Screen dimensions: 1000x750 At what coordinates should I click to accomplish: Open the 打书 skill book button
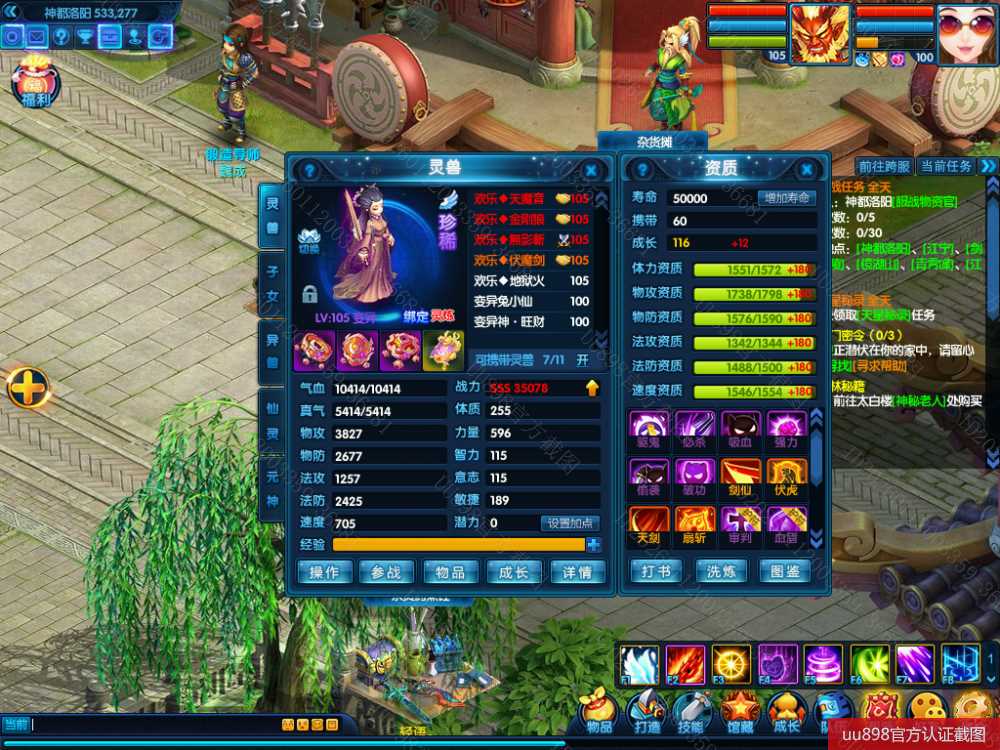pyautogui.click(x=655, y=572)
